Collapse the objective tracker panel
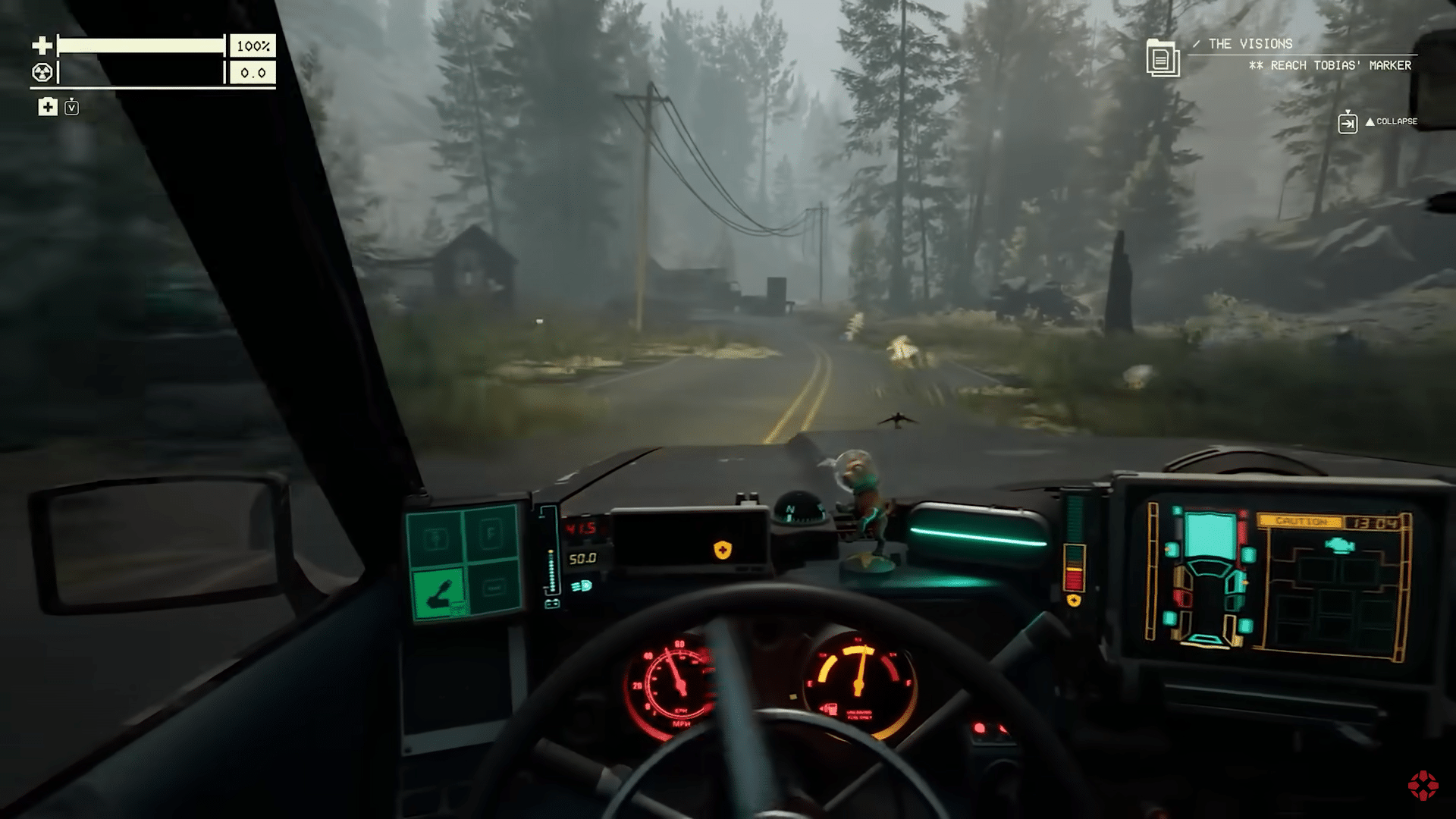 pos(1348,121)
